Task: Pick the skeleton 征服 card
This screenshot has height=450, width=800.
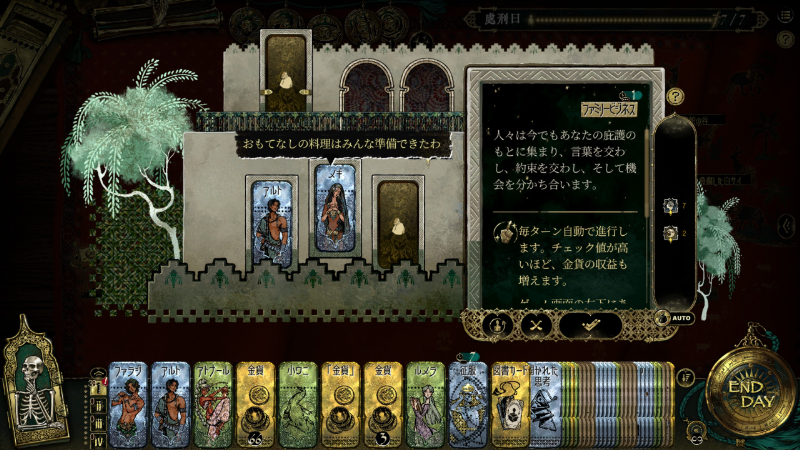Action: [x=467, y=402]
